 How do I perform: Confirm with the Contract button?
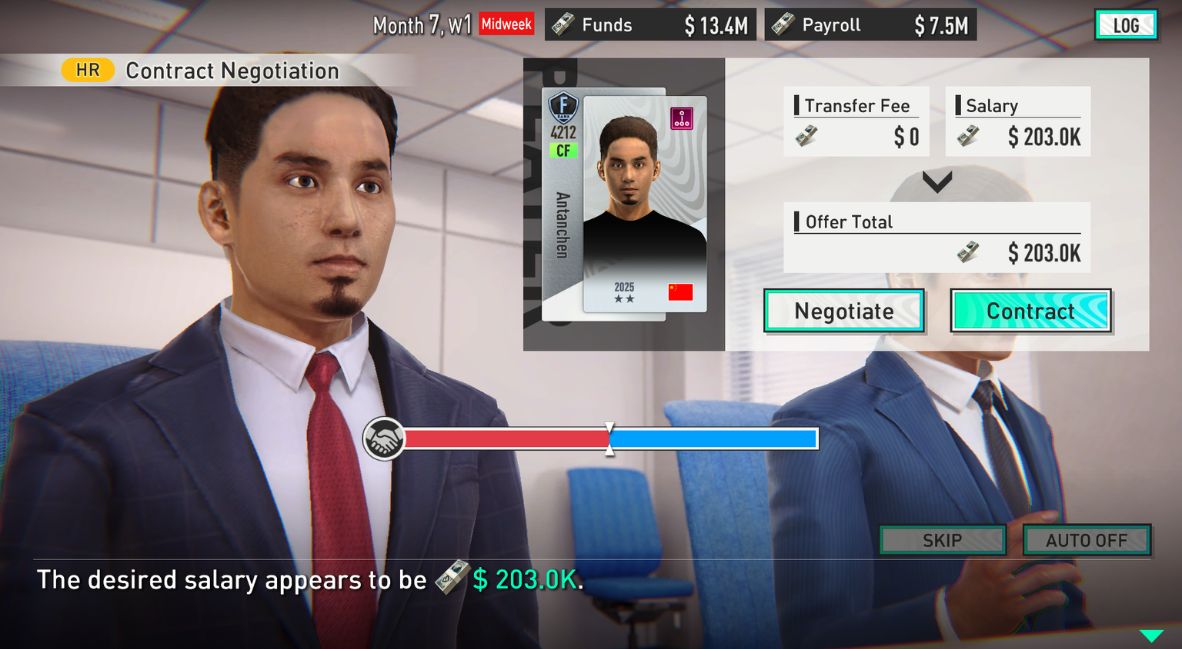(1030, 311)
